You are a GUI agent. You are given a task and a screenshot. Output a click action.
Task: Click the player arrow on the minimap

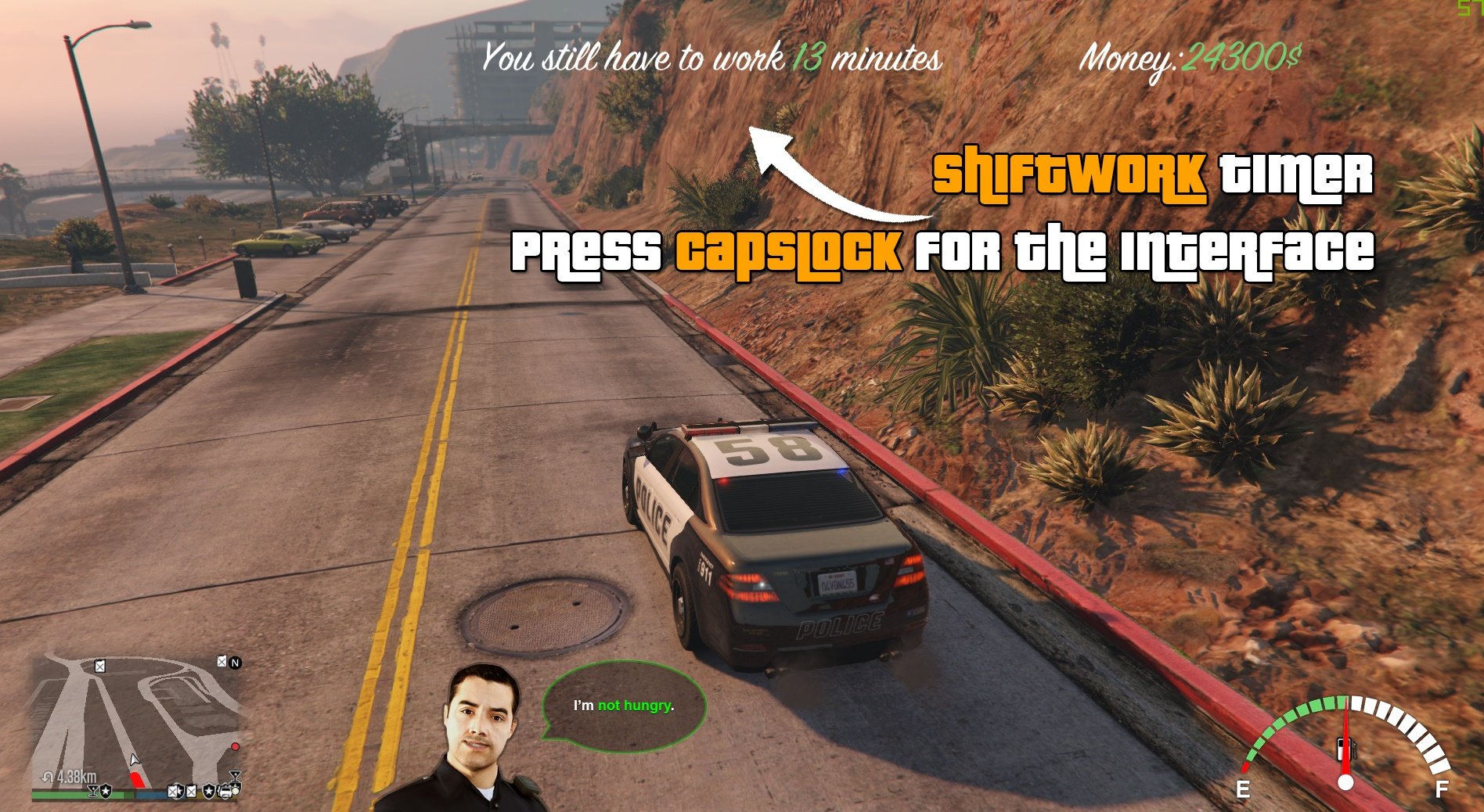[134, 759]
